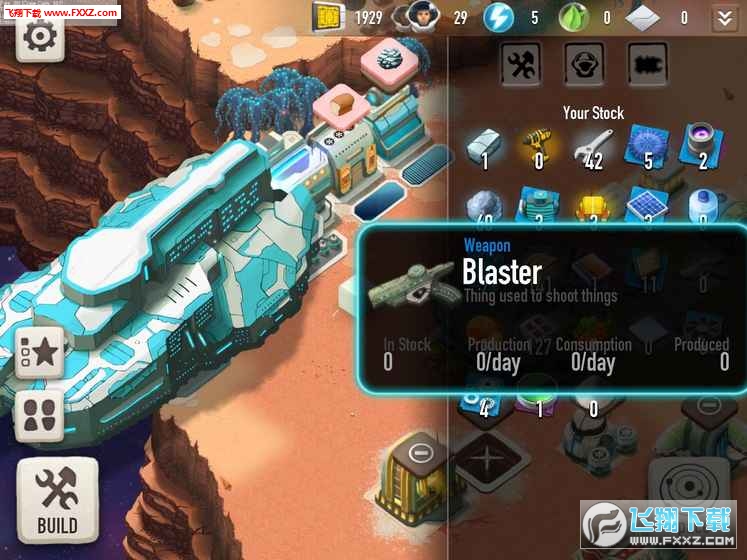Switch to the helmet face tab
This screenshot has height=560, width=747.
point(584,63)
